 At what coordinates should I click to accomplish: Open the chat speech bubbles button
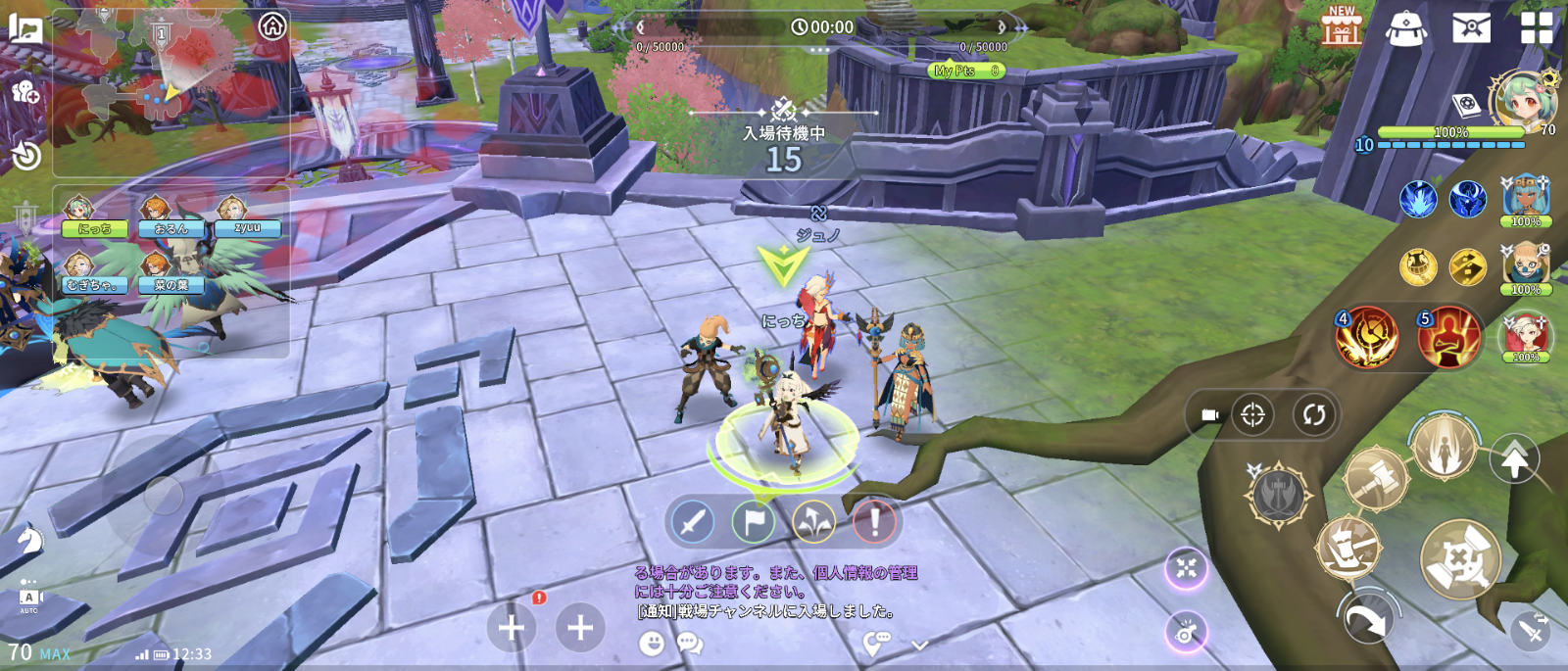coord(690,643)
